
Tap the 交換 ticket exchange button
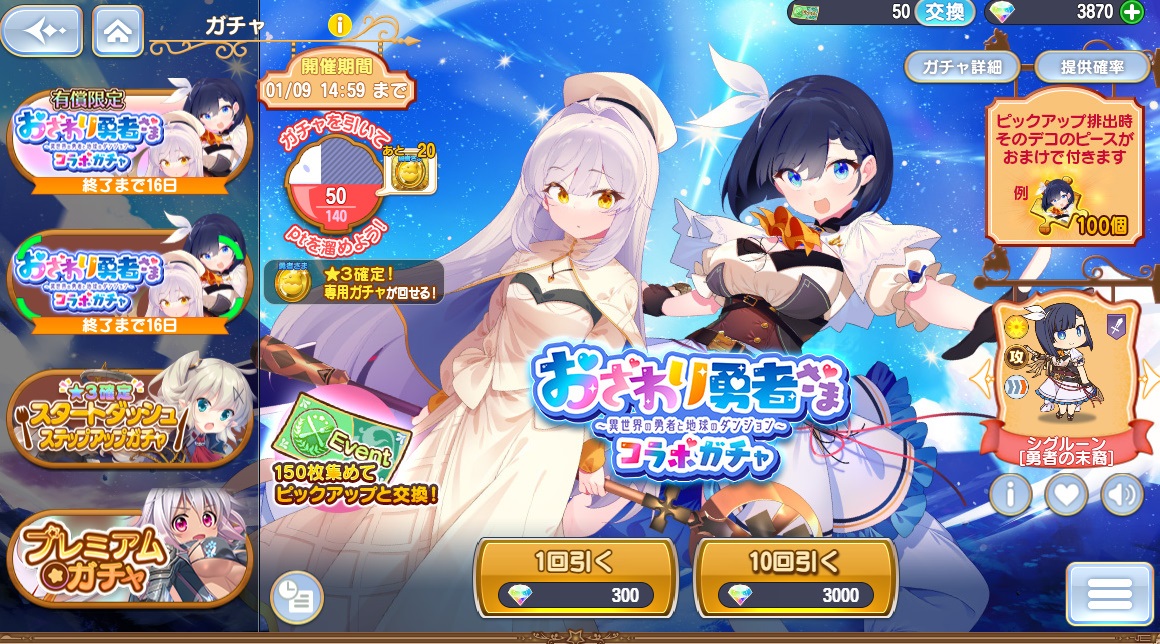pos(945,12)
